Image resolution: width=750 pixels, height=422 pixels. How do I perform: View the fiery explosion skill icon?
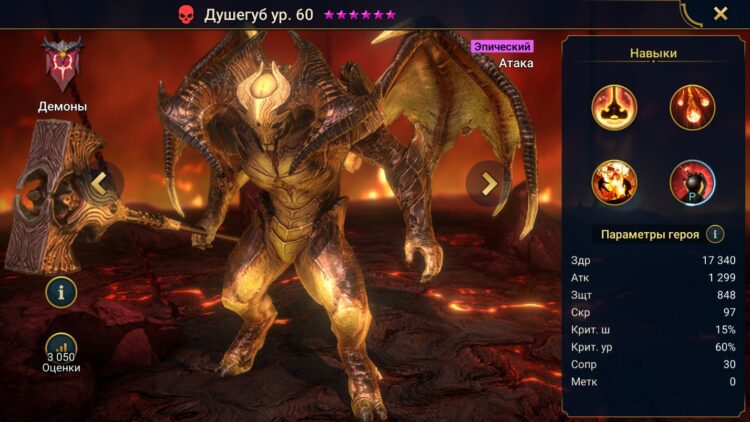(613, 183)
